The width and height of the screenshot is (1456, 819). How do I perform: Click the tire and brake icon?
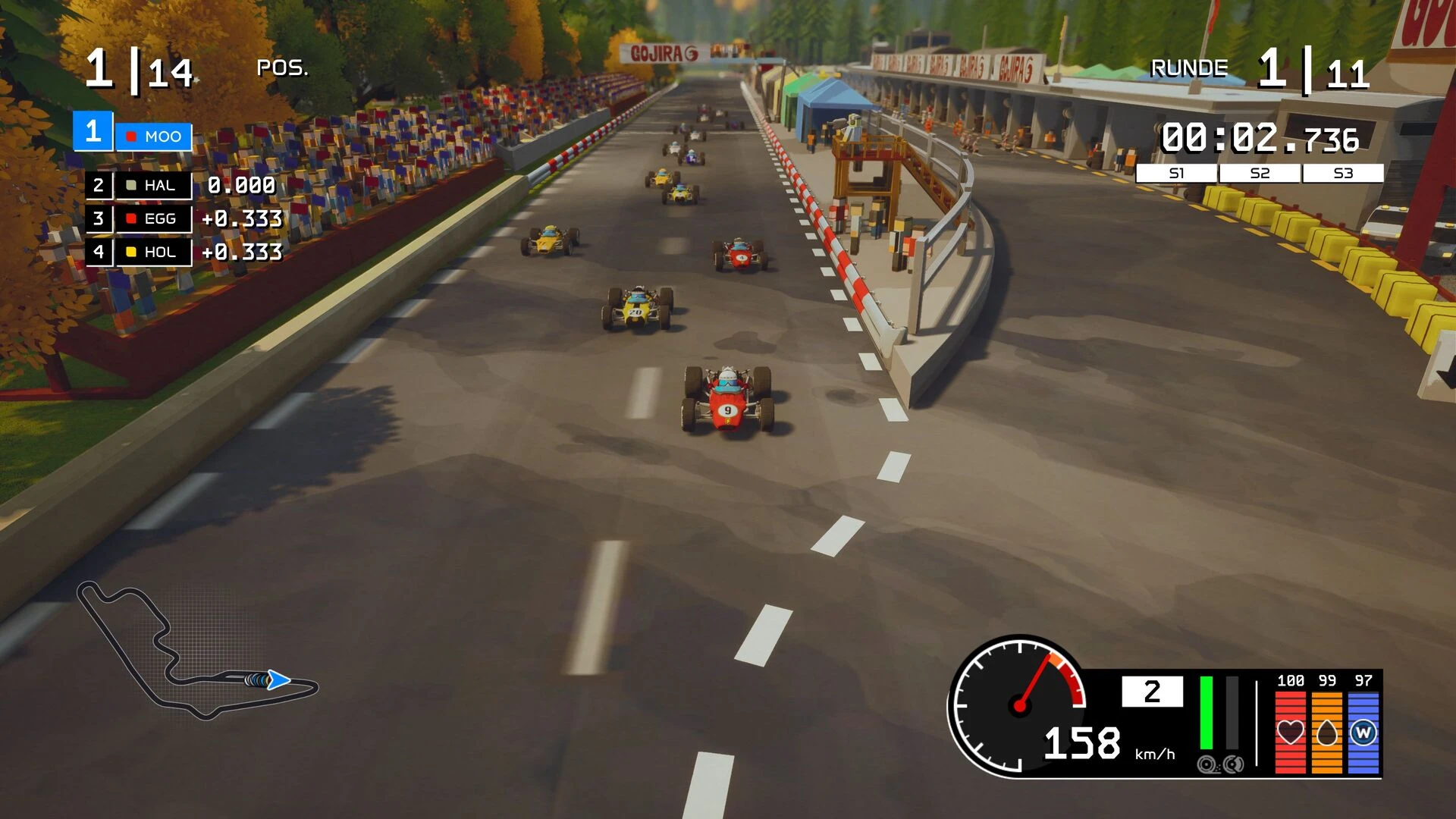(1220, 764)
